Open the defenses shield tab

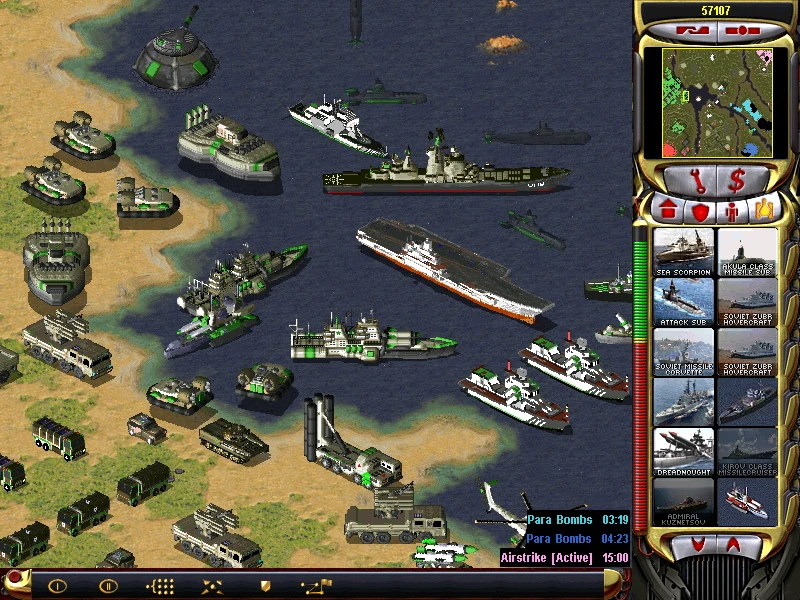point(700,211)
